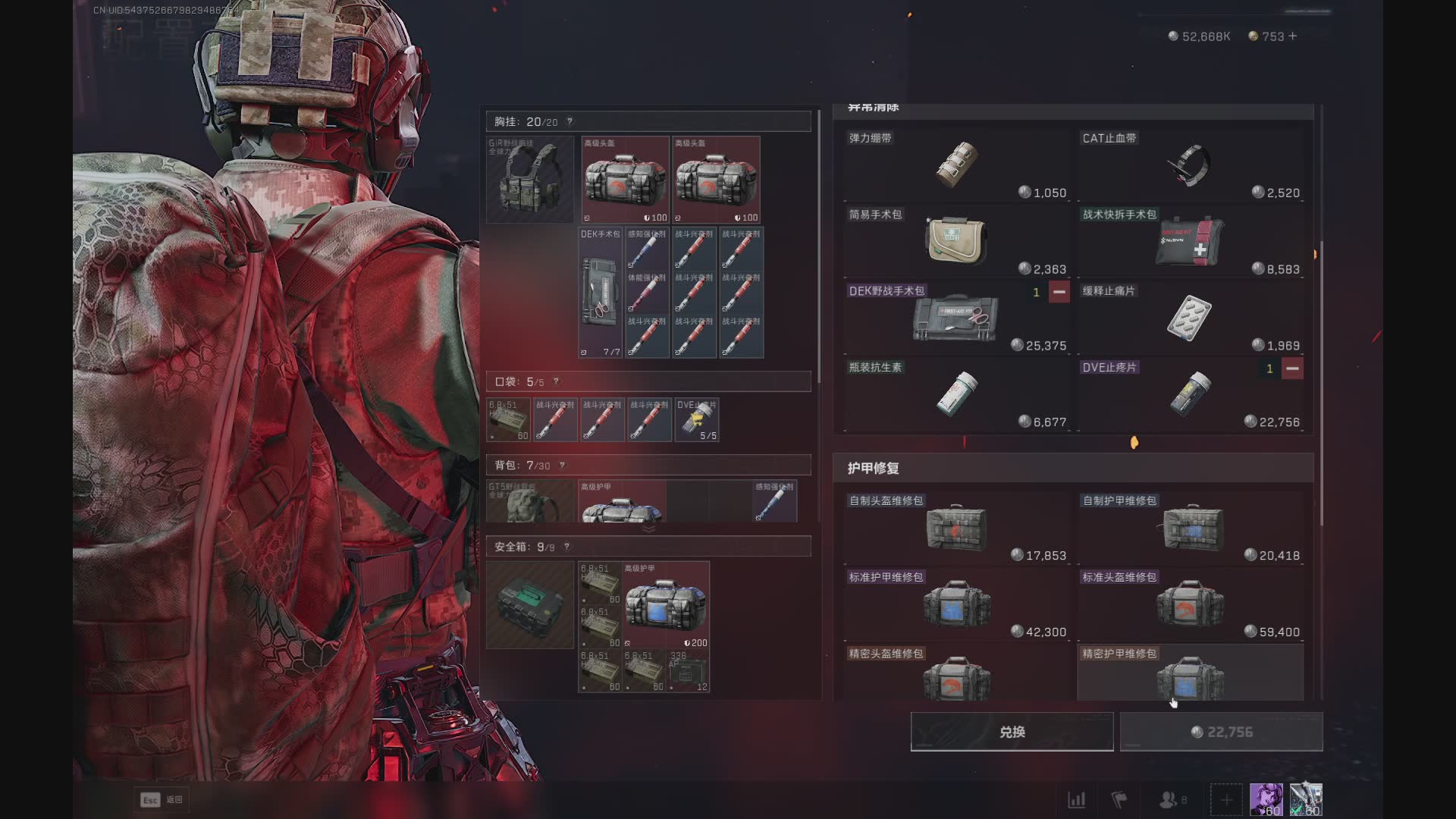Image resolution: width=1456 pixels, height=819 pixels.
Task: Pick the 标准头盔维修包 priced 59,400
Action: point(1189,604)
